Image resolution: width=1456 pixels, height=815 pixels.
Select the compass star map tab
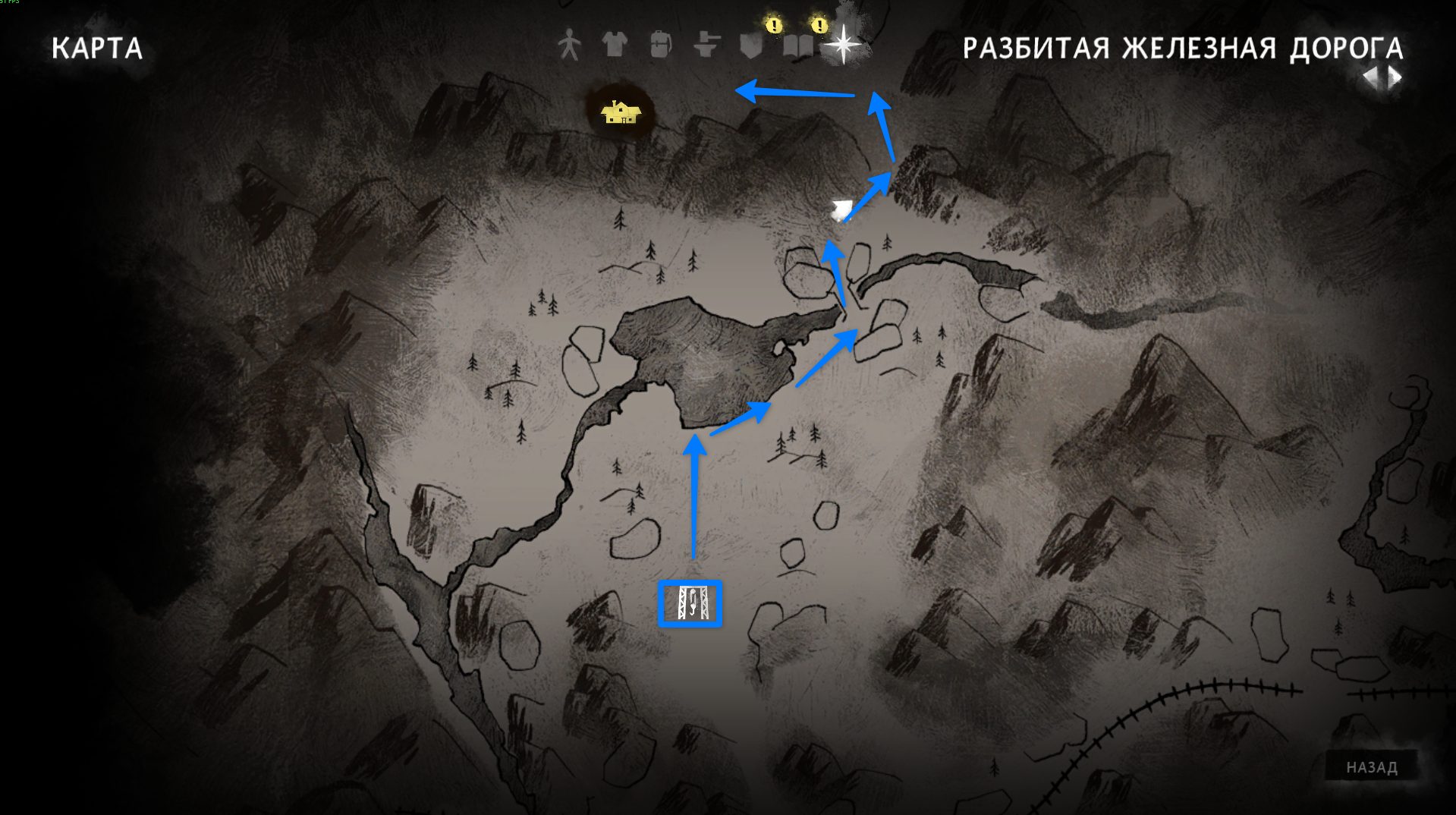[x=843, y=45]
